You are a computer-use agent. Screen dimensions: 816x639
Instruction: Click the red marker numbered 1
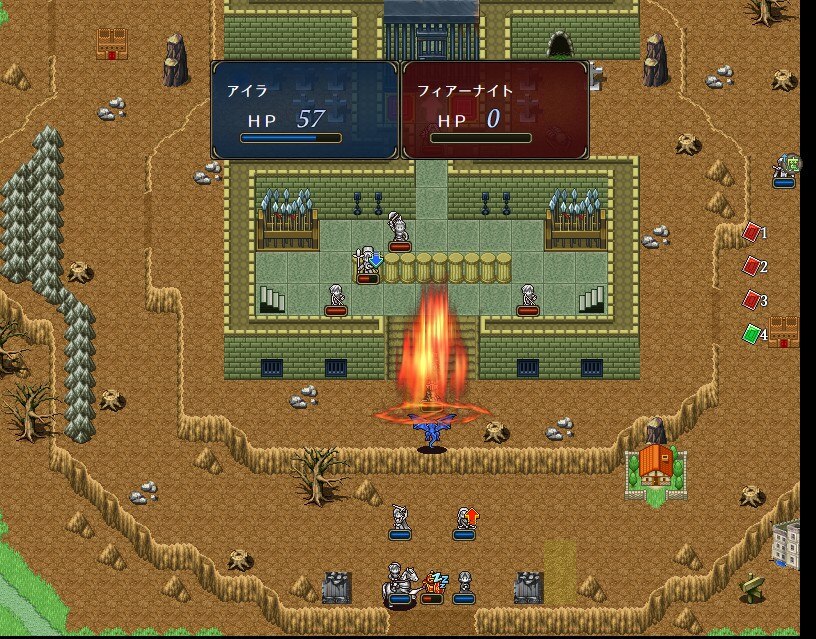click(751, 233)
